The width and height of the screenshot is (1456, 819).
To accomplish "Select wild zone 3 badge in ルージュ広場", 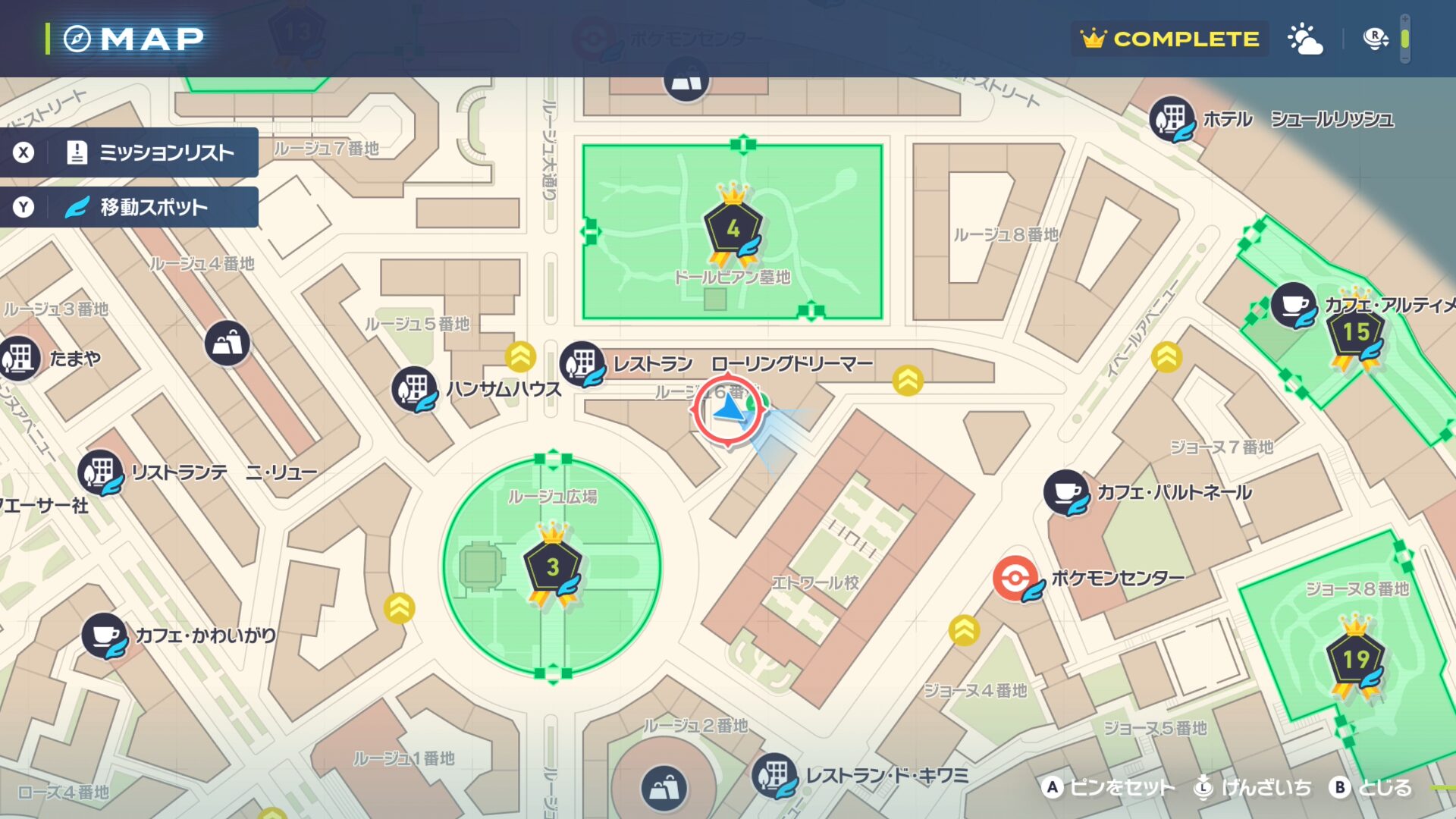I will click(553, 566).
